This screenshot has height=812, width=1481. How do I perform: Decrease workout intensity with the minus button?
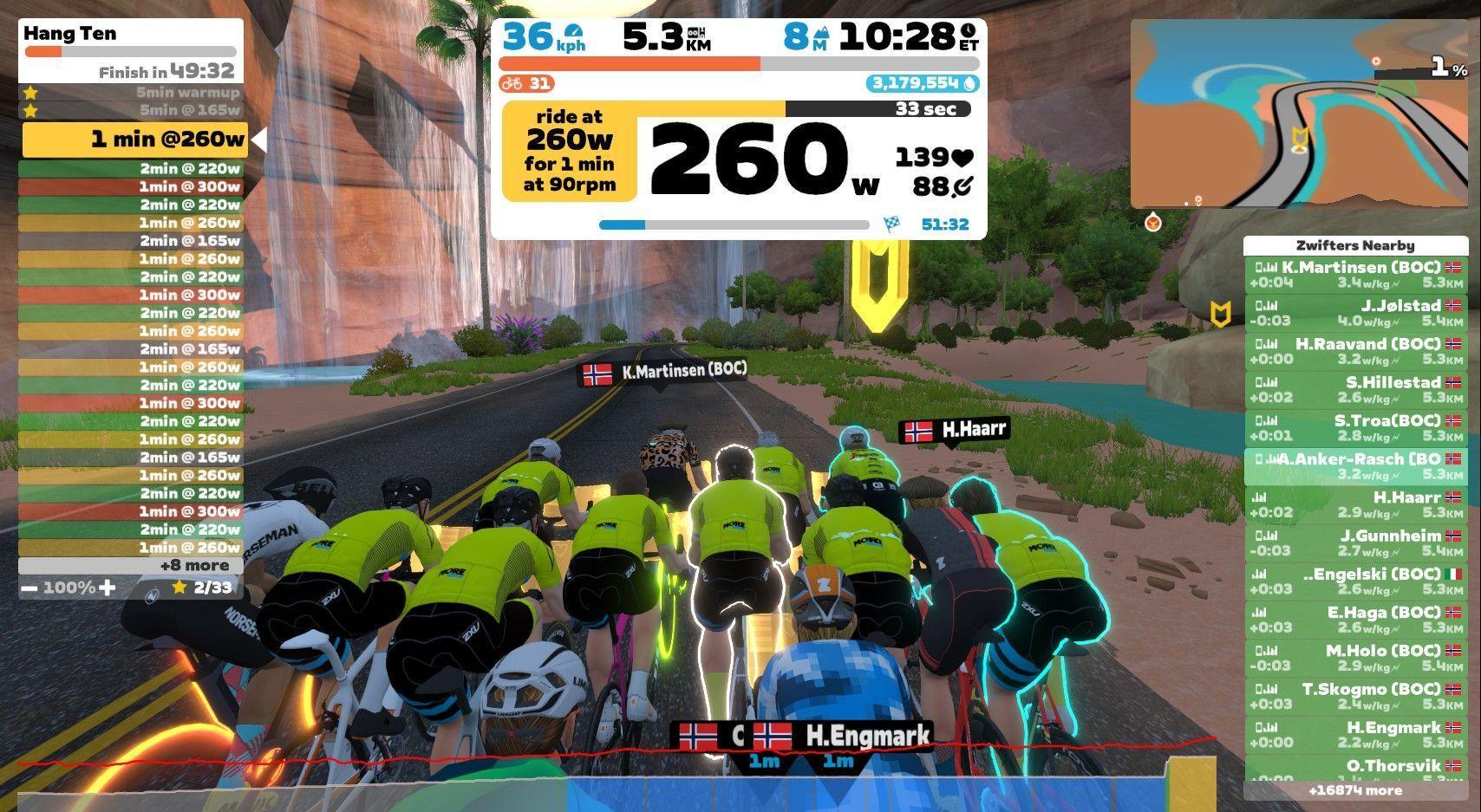pyautogui.click(x=29, y=588)
